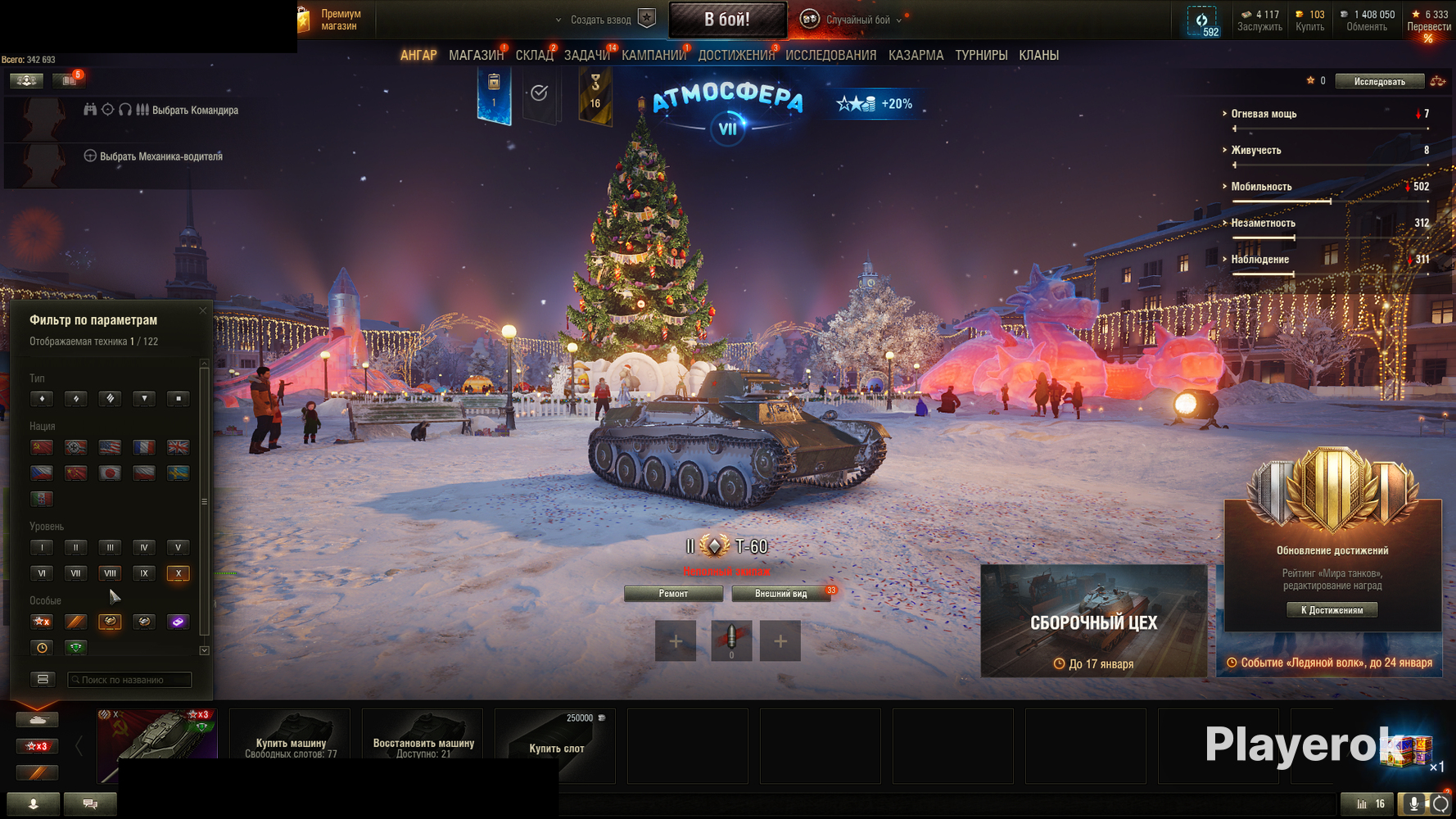Go to the КАЗАРМА tab
Viewport: 1456px width, 819px height.
pyautogui.click(x=916, y=56)
